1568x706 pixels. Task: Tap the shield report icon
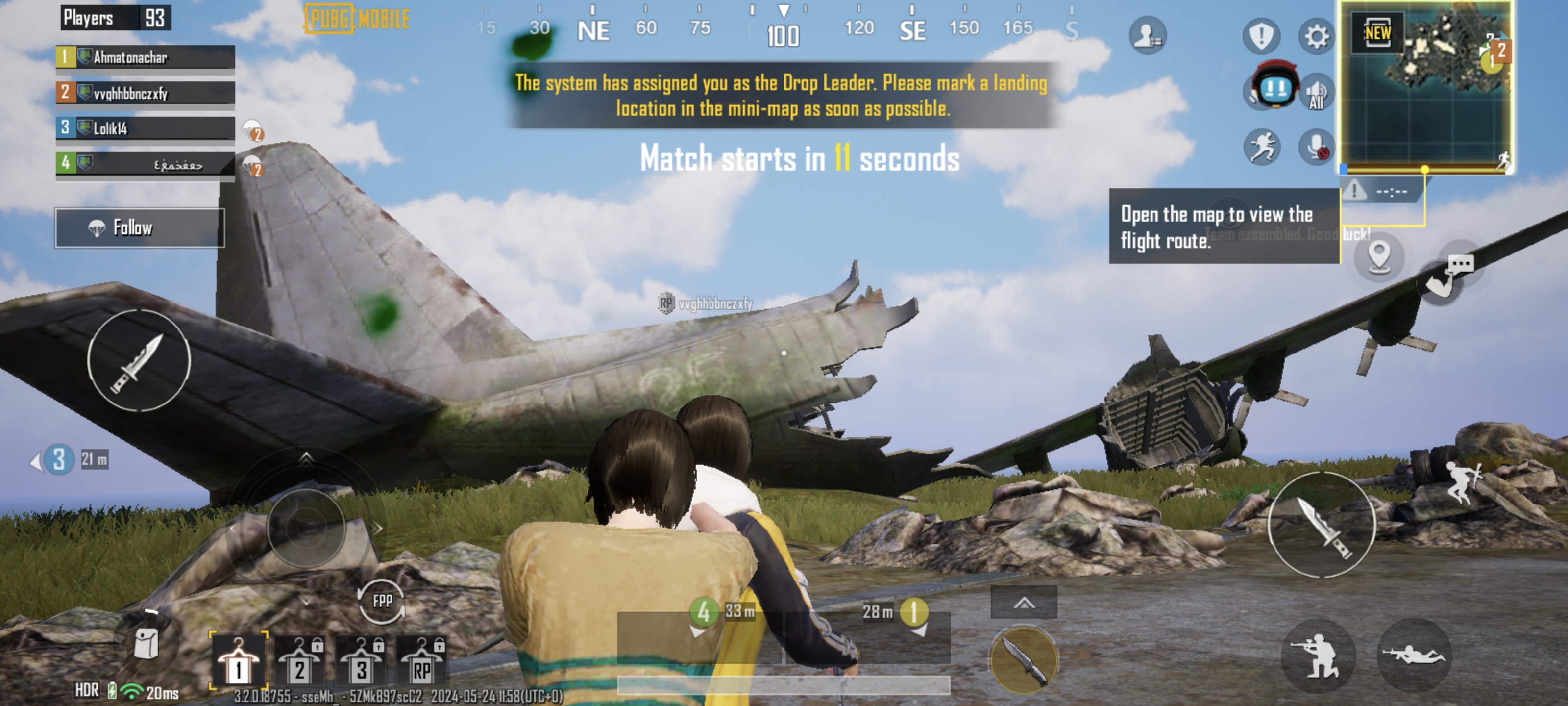[x=1261, y=35]
